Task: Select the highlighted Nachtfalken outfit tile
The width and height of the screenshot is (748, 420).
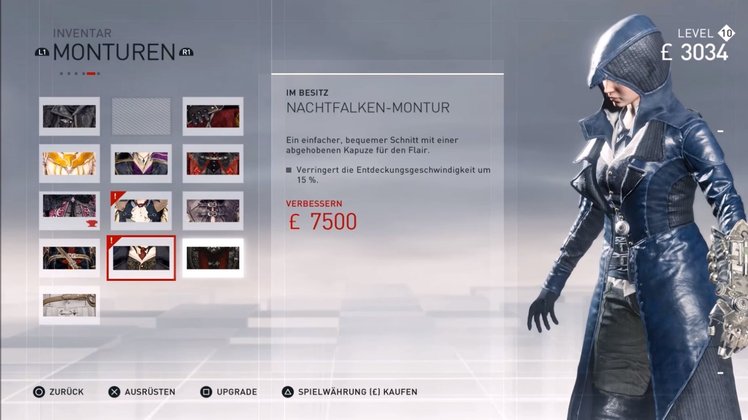Action: pos(141,258)
